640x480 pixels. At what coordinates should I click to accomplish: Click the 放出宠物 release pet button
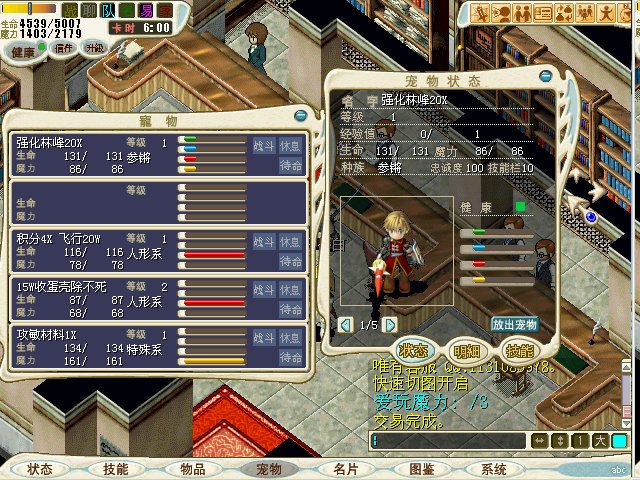point(515,325)
